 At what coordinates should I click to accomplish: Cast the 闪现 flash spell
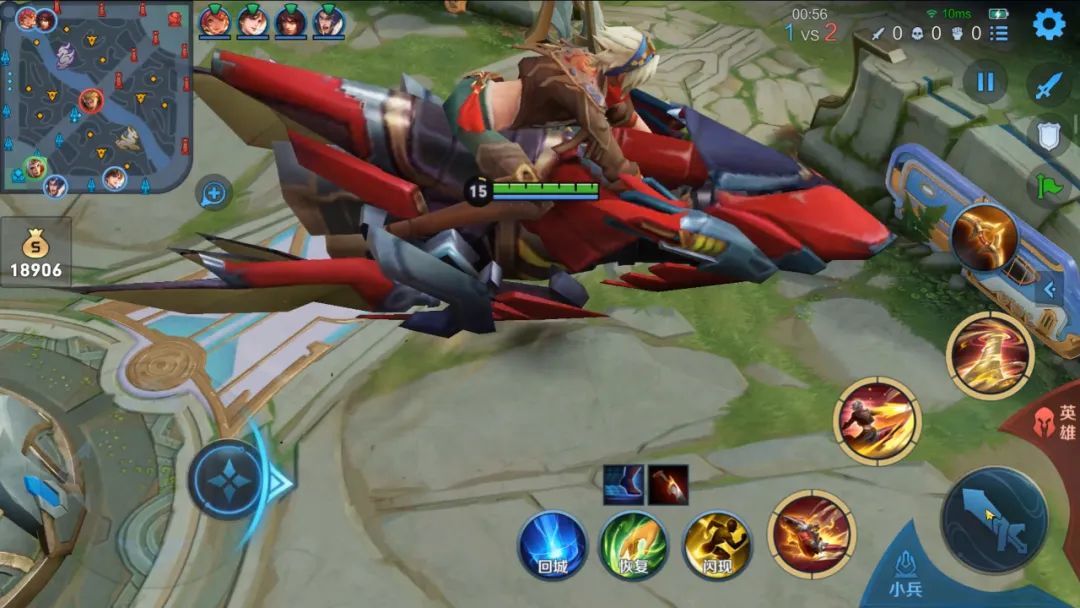(x=717, y=546)
